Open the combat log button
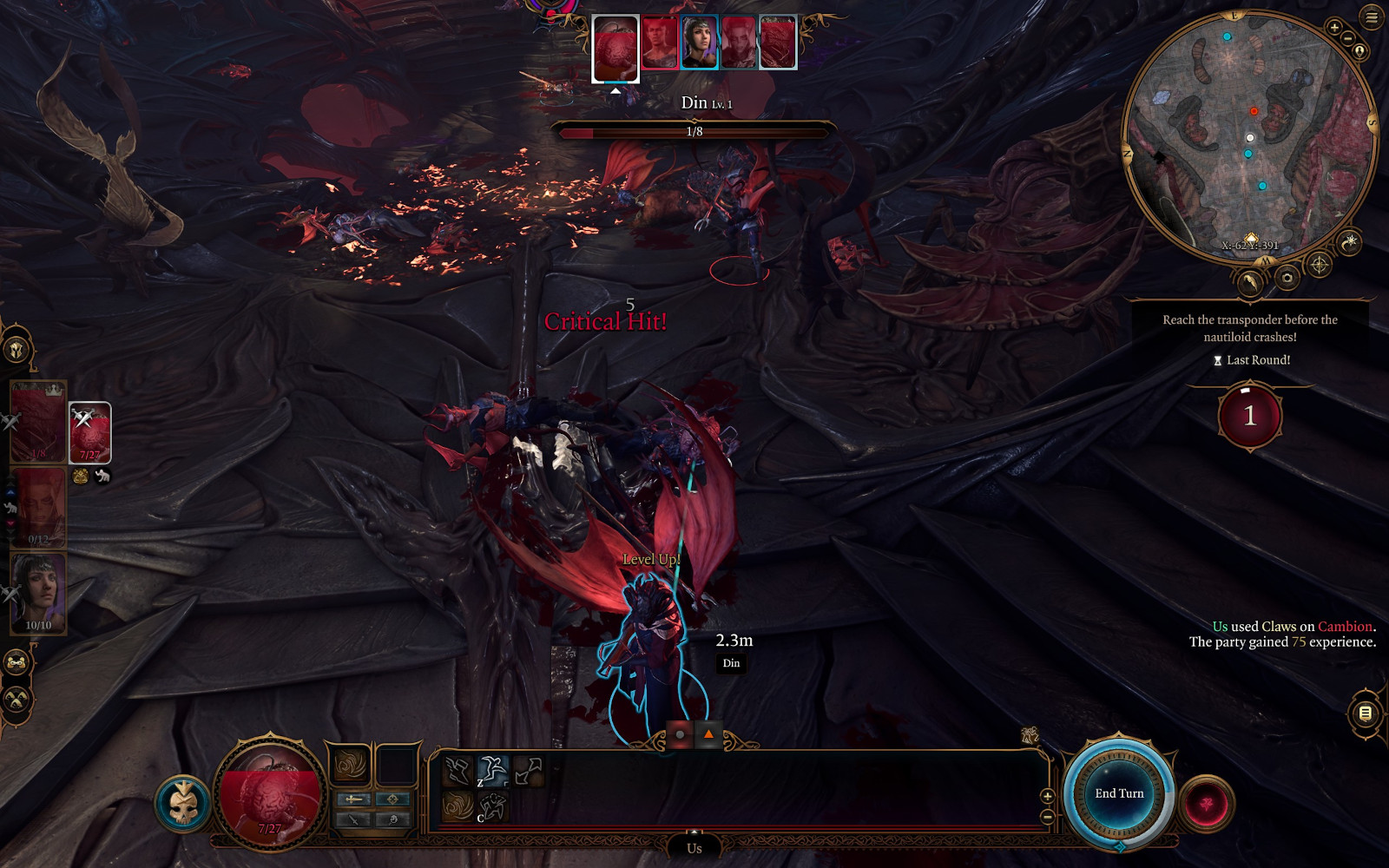1389x868 pixels. 1365,713
